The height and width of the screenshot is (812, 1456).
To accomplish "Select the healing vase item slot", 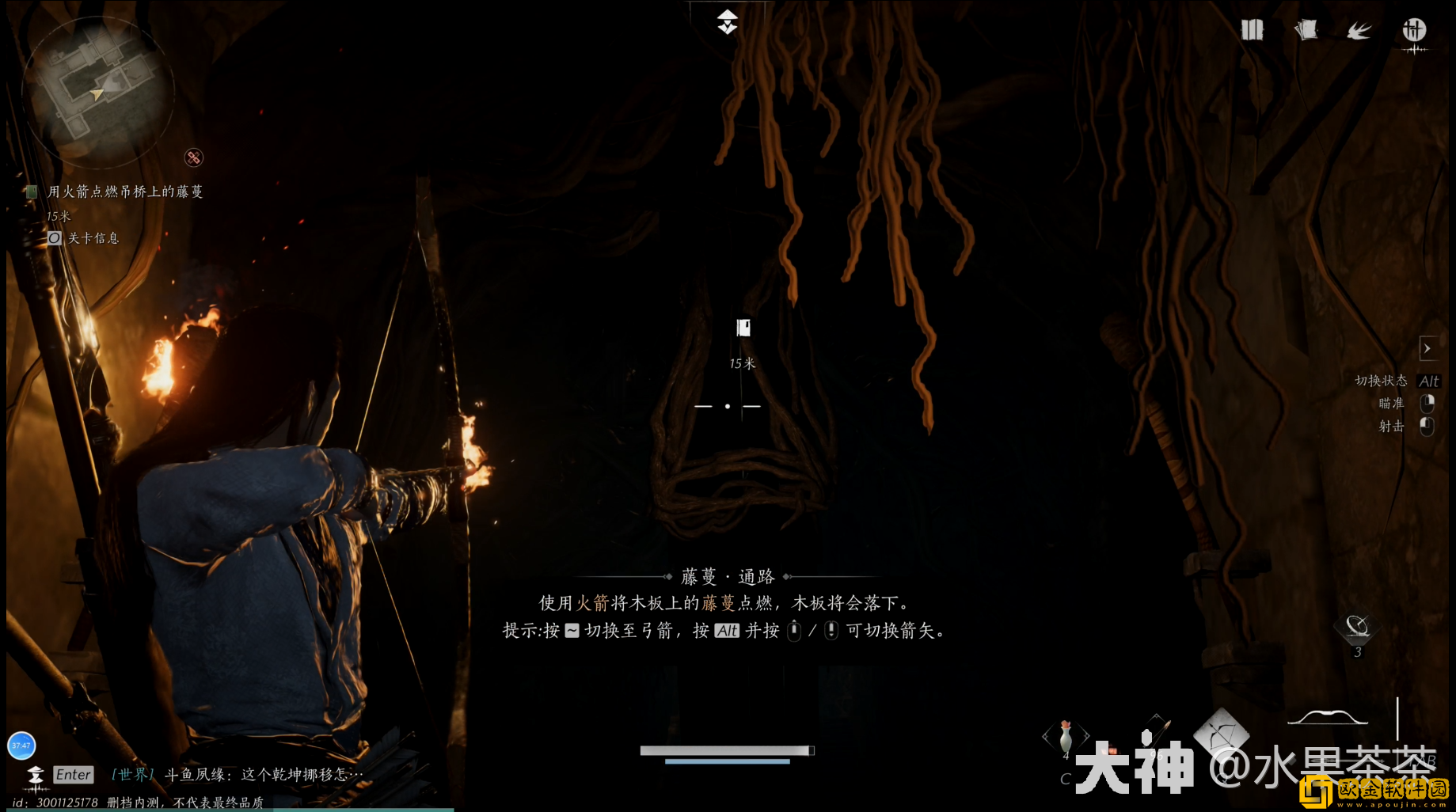I will (1066, 737).
